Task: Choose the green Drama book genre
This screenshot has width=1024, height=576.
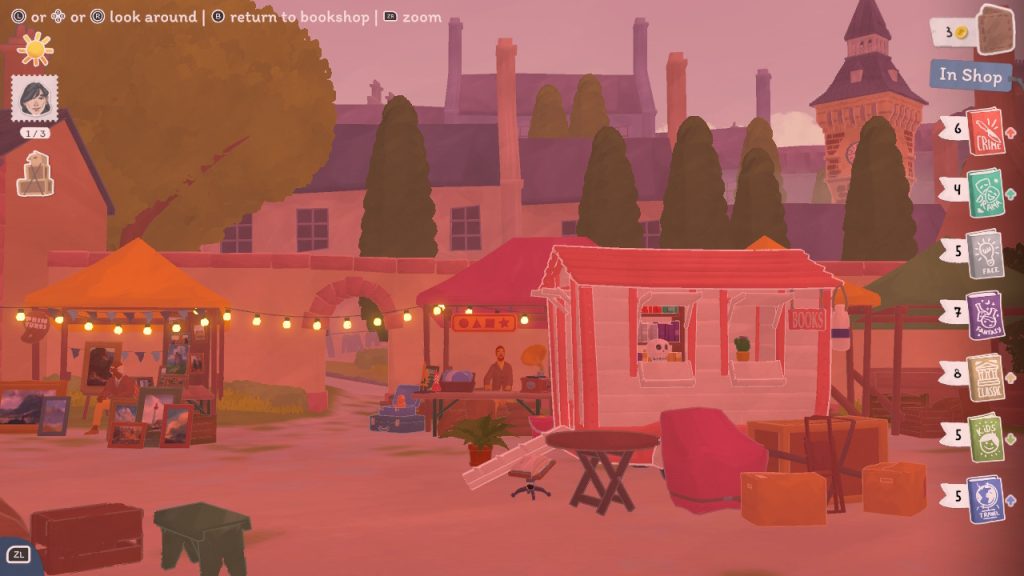Action: pos(985,191)
